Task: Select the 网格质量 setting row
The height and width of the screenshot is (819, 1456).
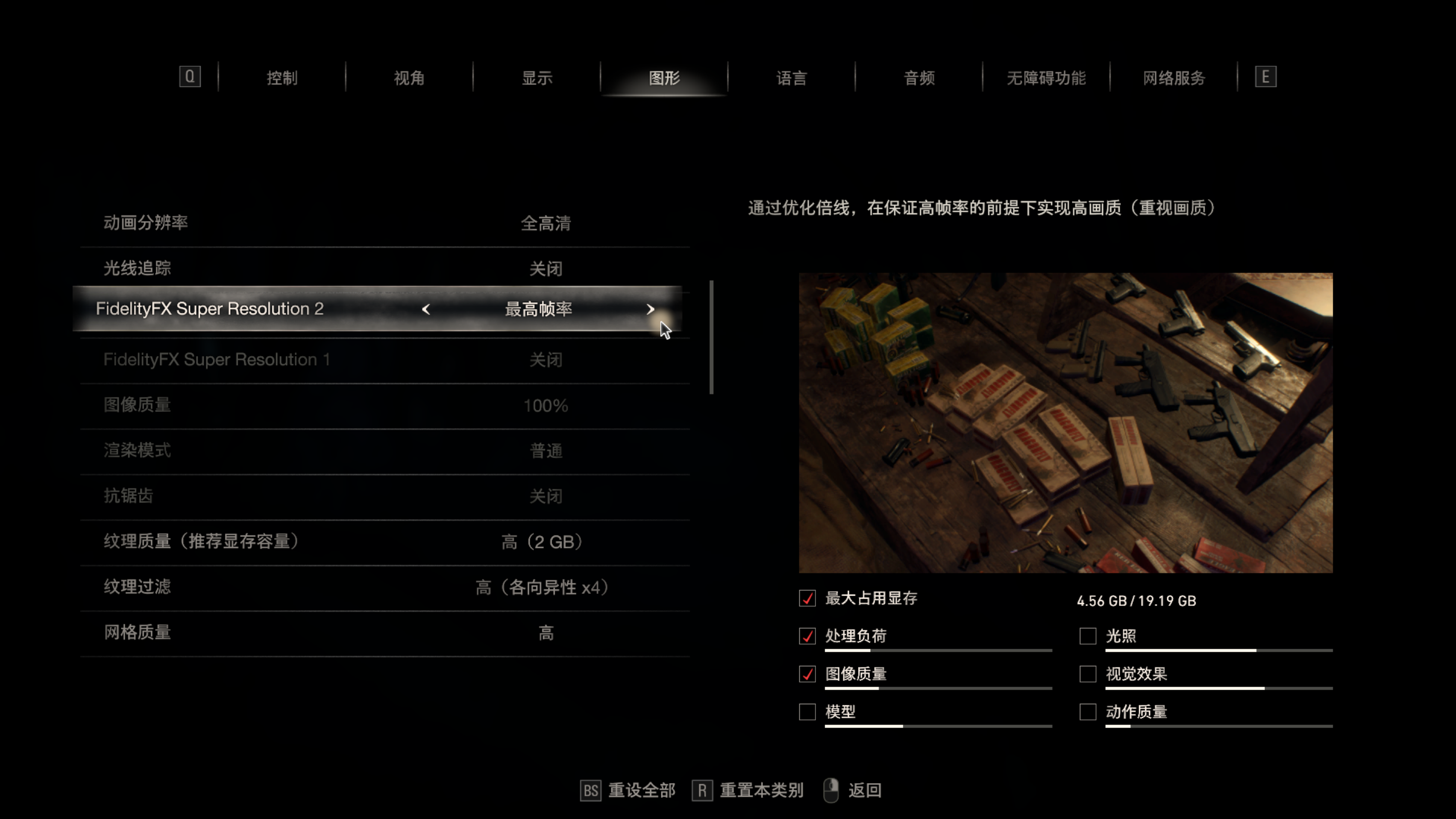Action: click(x=384, y=632)
